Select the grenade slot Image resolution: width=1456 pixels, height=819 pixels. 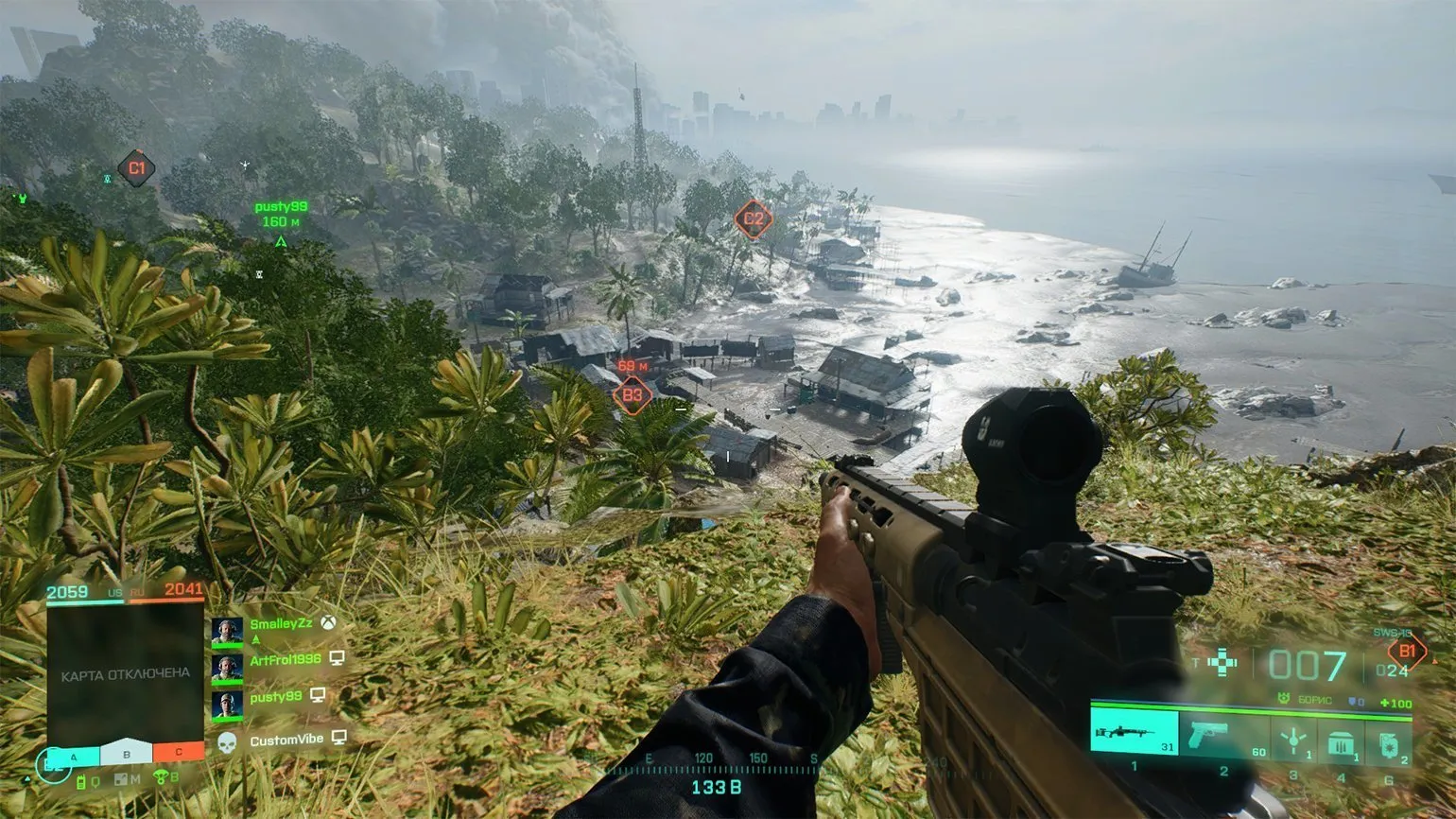1388,740
